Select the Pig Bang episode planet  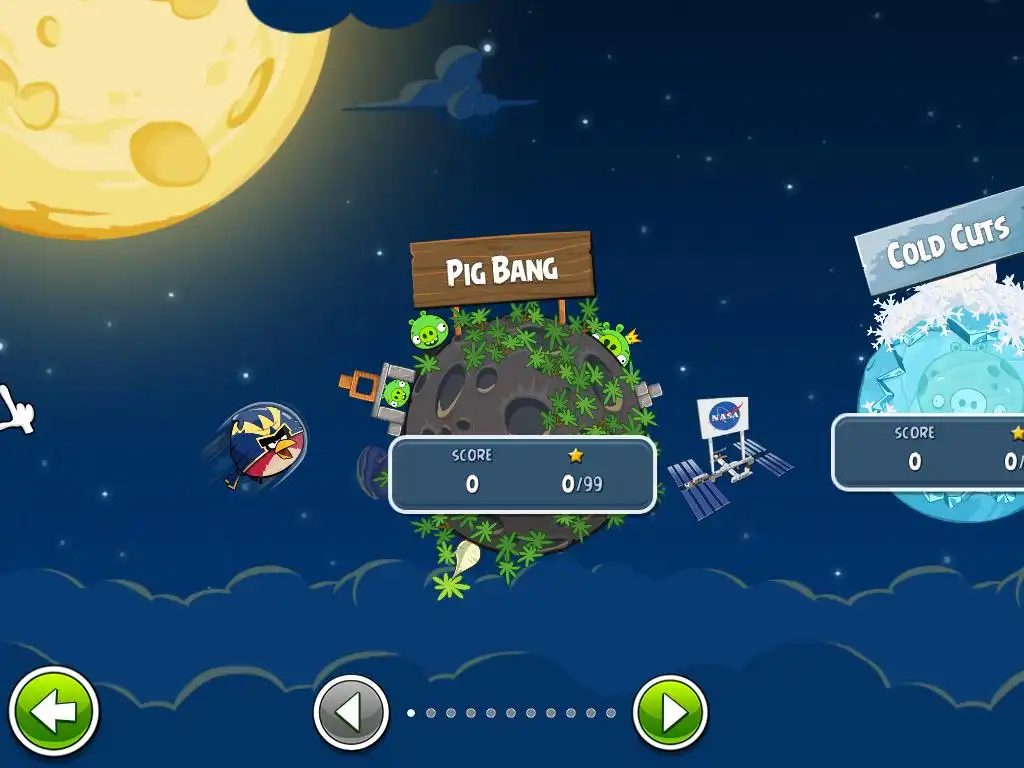point(520,420)
